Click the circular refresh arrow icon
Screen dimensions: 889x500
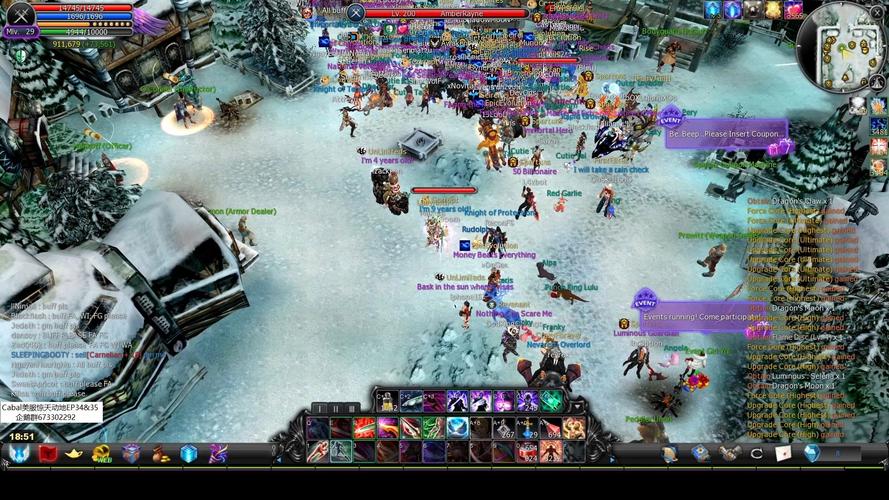point(757,453)
